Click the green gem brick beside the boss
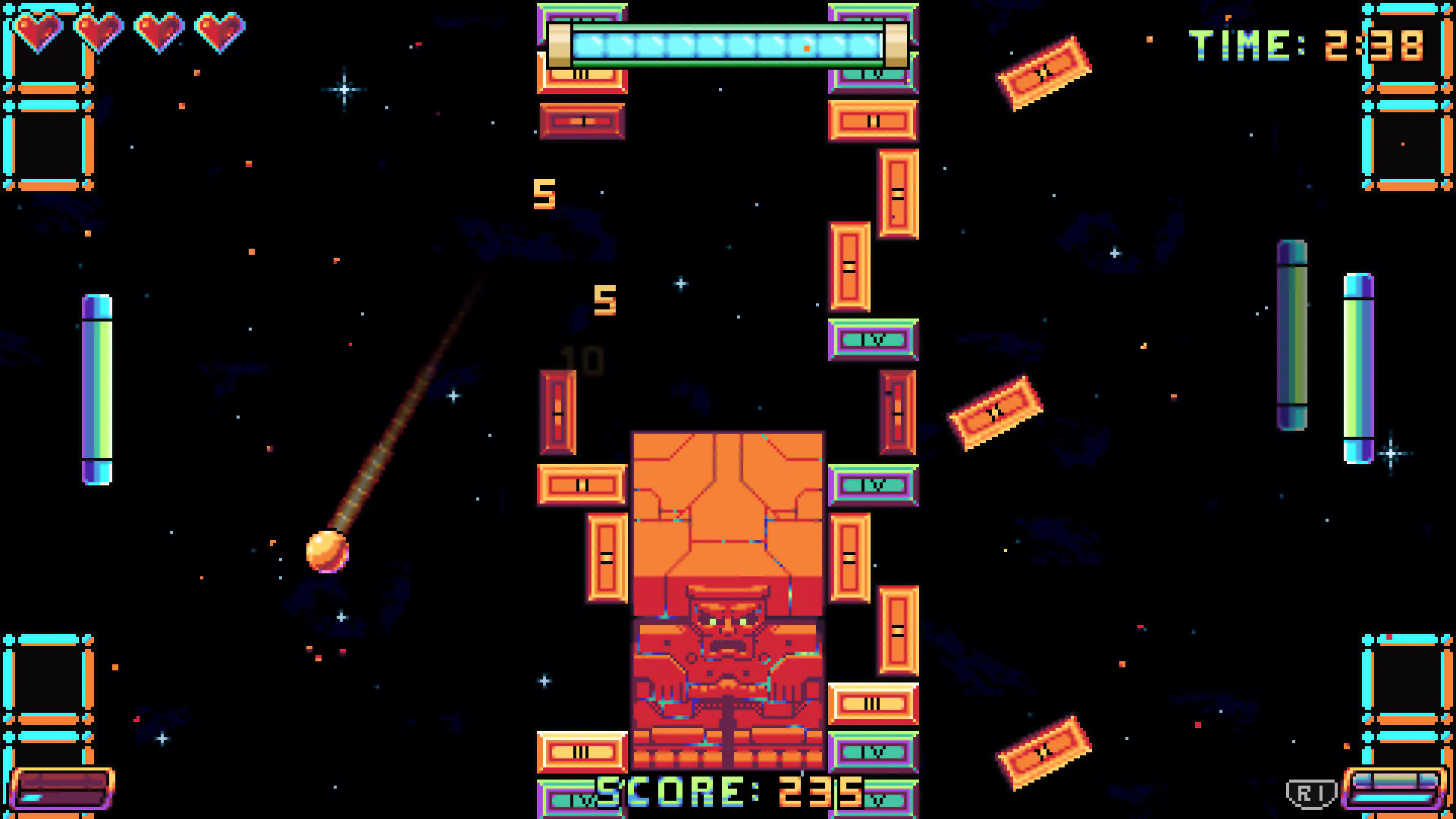 [x=874, y=484]
